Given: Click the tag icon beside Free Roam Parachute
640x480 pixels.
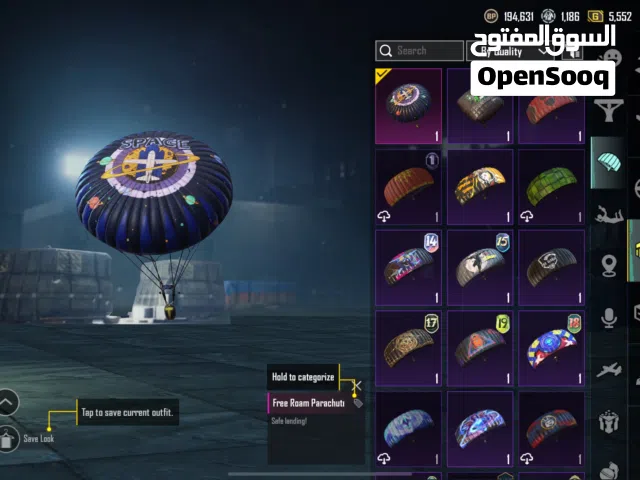Looking at the screenshot, I should click(358, 403).
